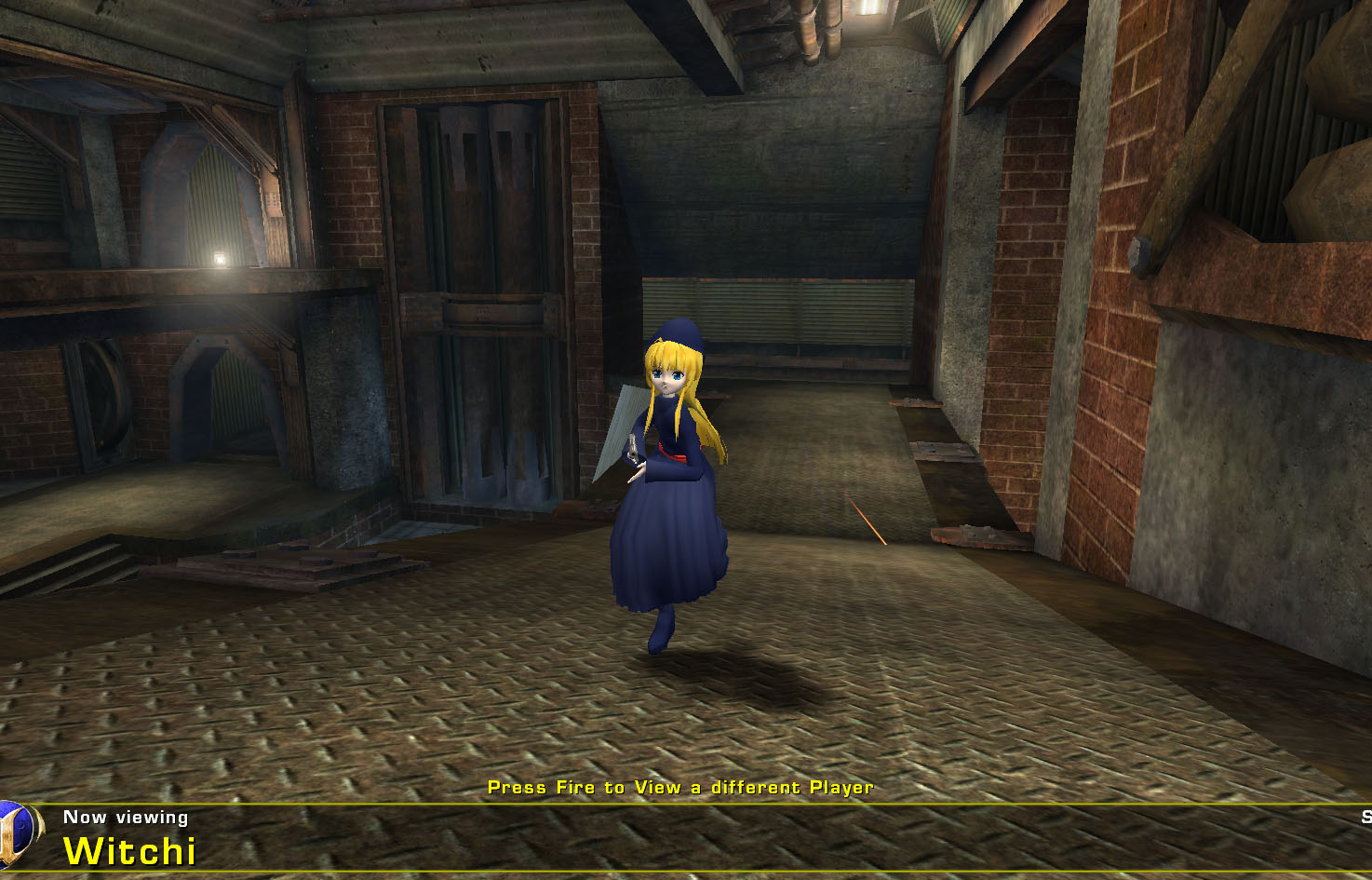Click the 'Press Fire to View a different Player' message

679,787
